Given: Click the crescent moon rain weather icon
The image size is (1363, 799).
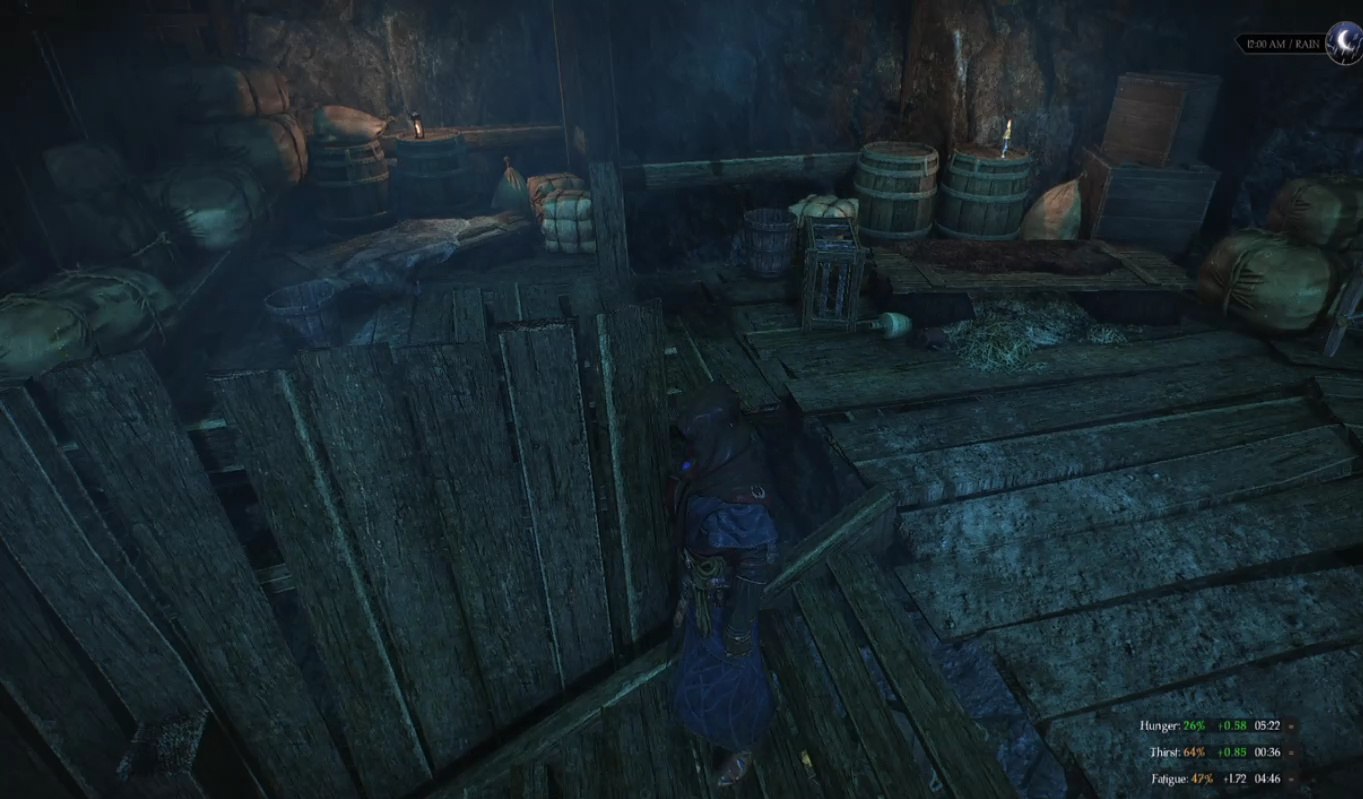Looking at the screenshot, I should click(1342, 41).
